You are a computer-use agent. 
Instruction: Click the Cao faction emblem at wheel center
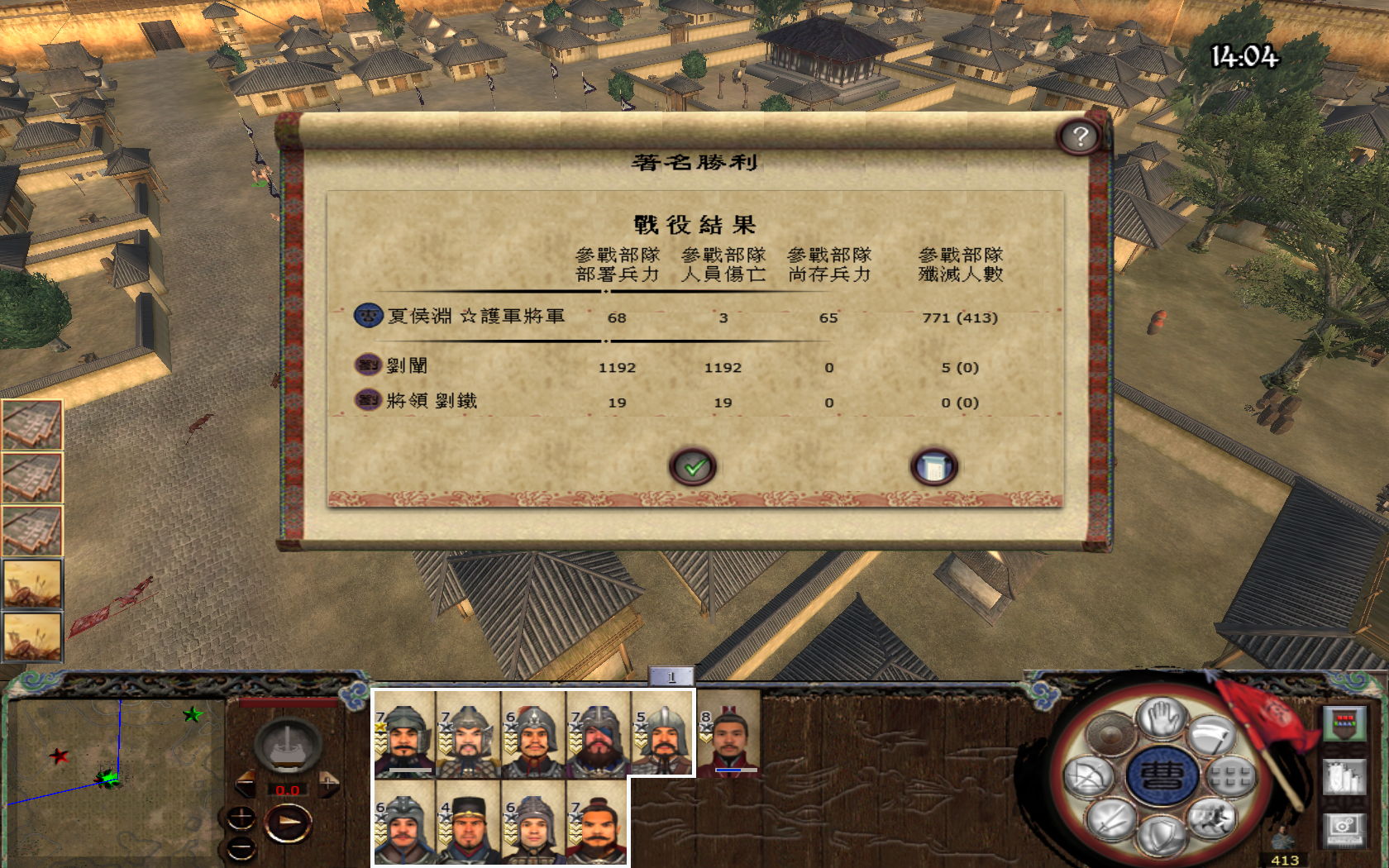1164,774
